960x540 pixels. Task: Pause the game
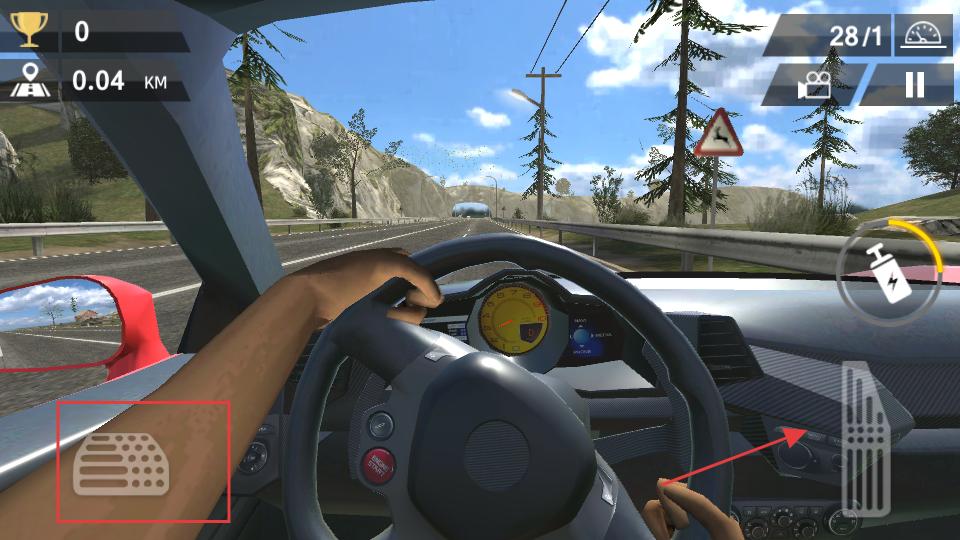click(x=915, y=85)
